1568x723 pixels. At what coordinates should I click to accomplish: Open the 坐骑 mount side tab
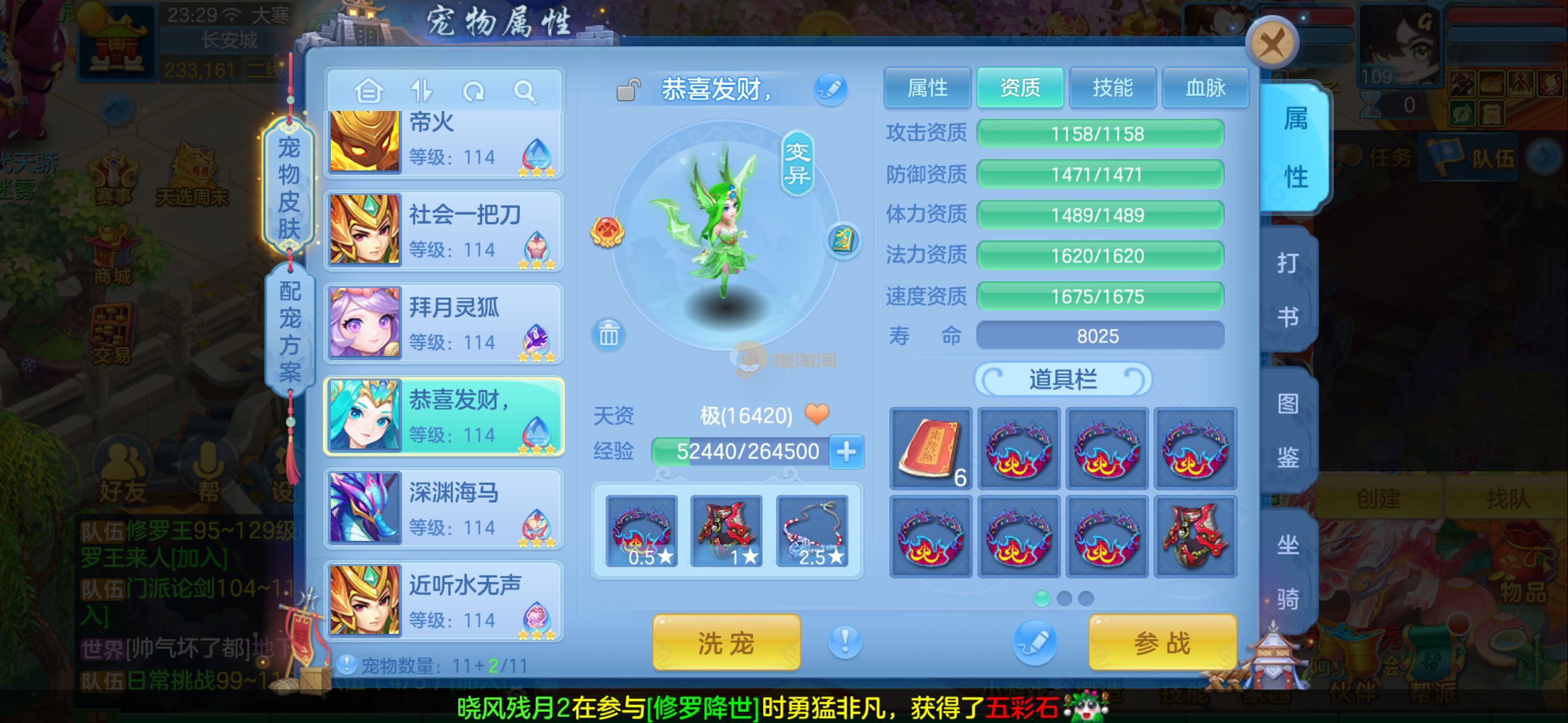1288,571
